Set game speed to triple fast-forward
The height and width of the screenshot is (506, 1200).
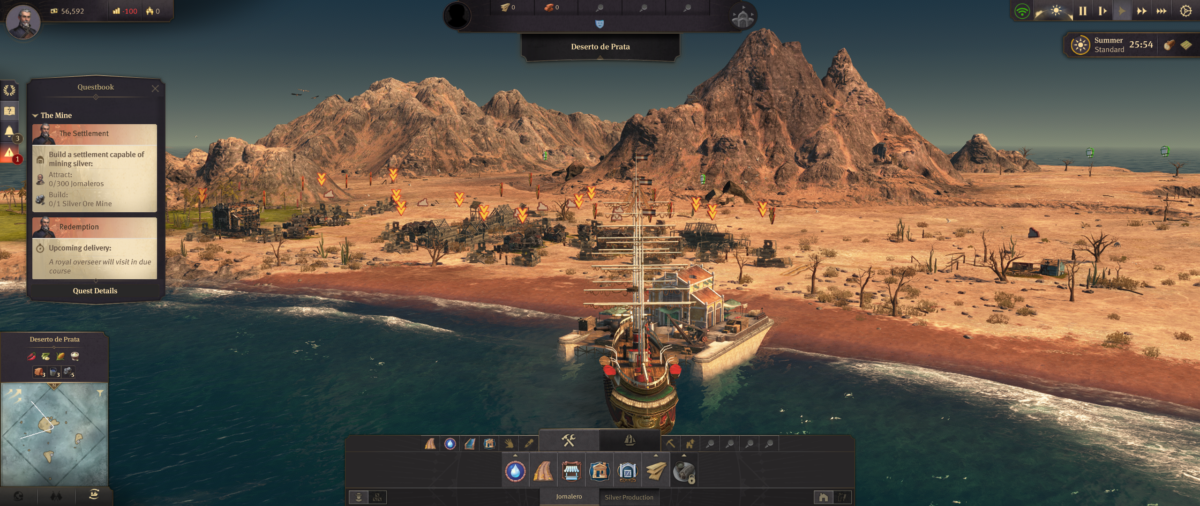(1162, 11)
